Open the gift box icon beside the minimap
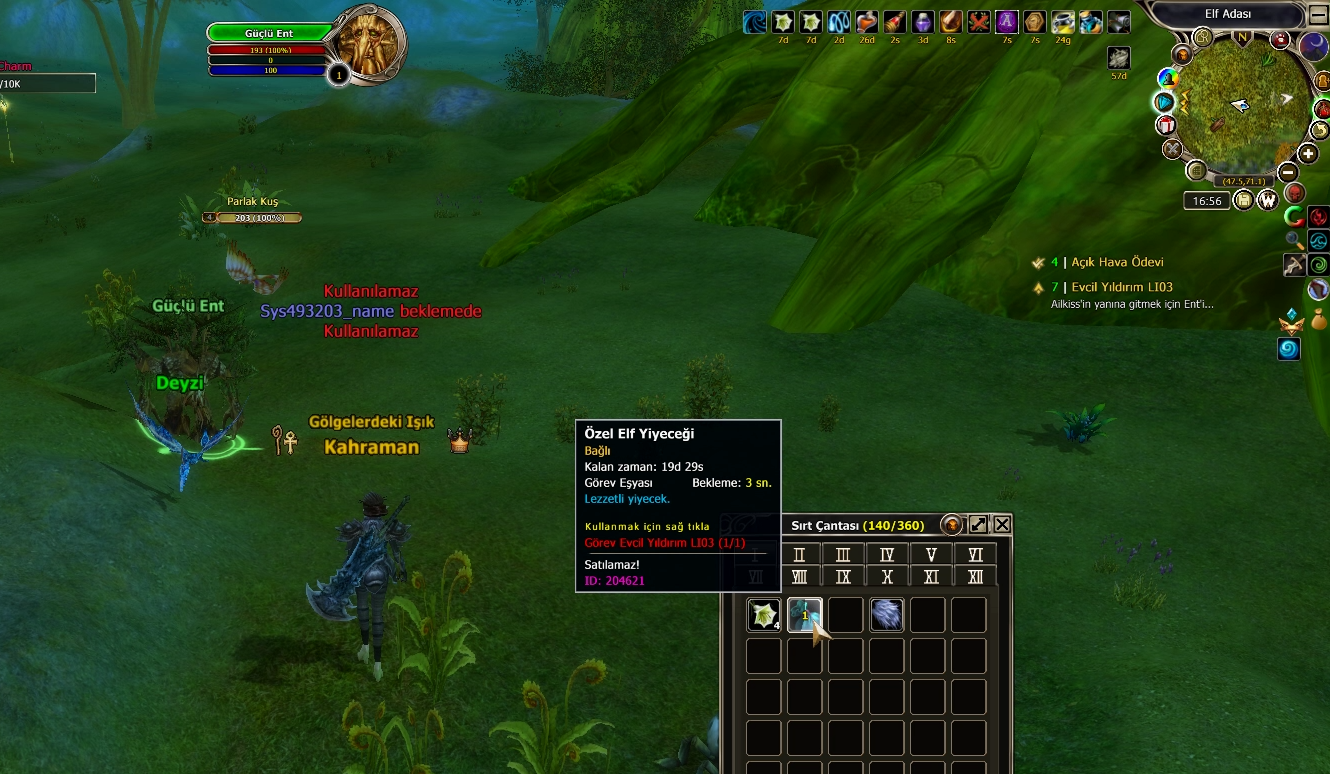1330x774 pixels. [x=1165, y=125]
